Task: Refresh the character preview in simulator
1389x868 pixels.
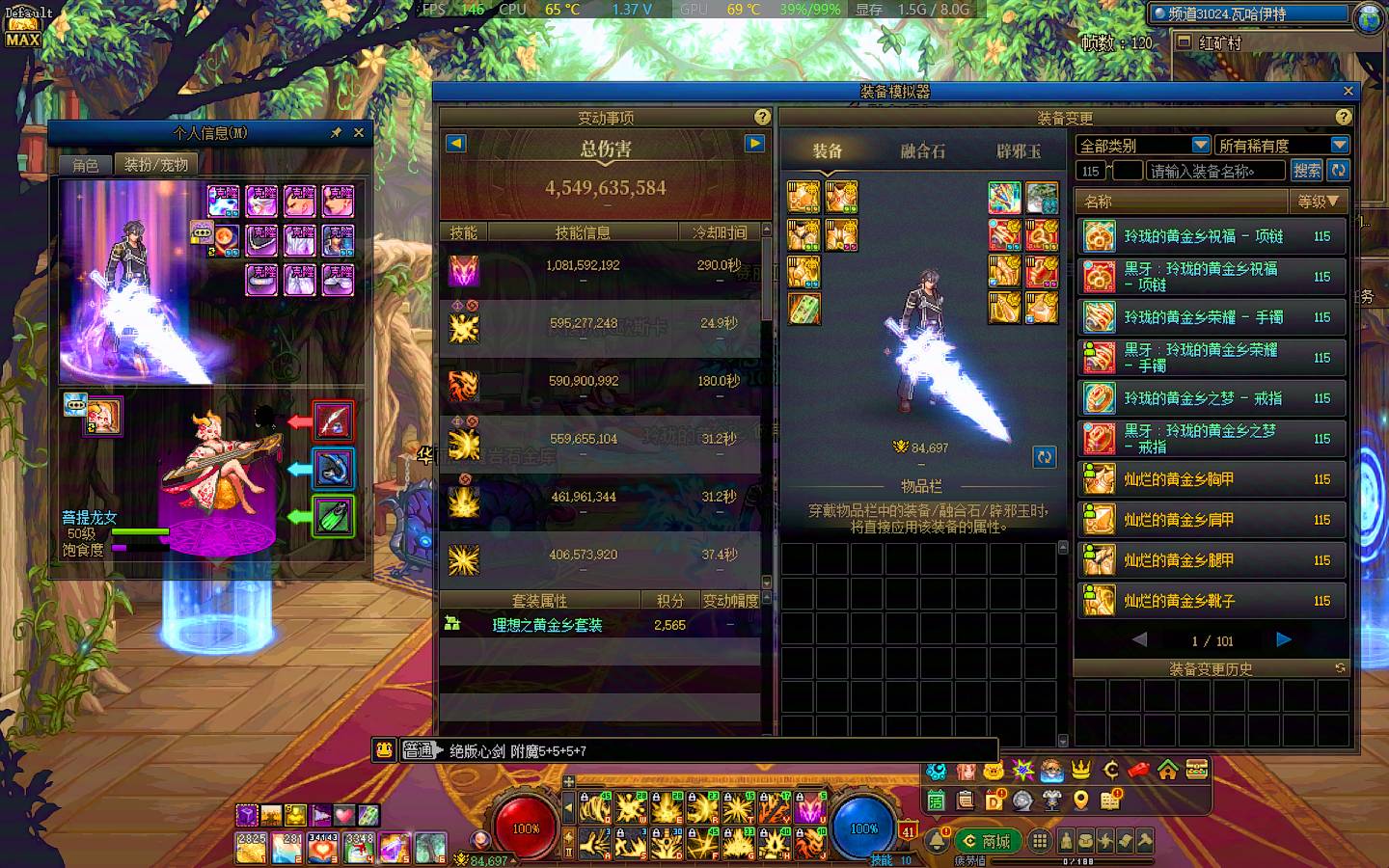Action: [x=1044, y=457]
